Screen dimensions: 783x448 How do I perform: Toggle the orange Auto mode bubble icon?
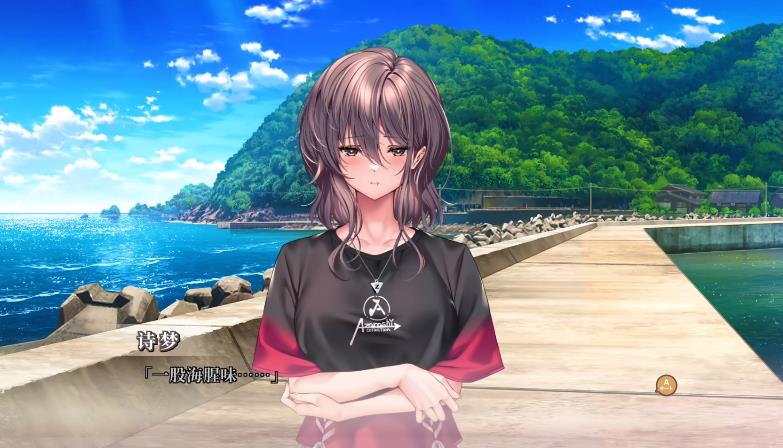click(x=666, y=384)
